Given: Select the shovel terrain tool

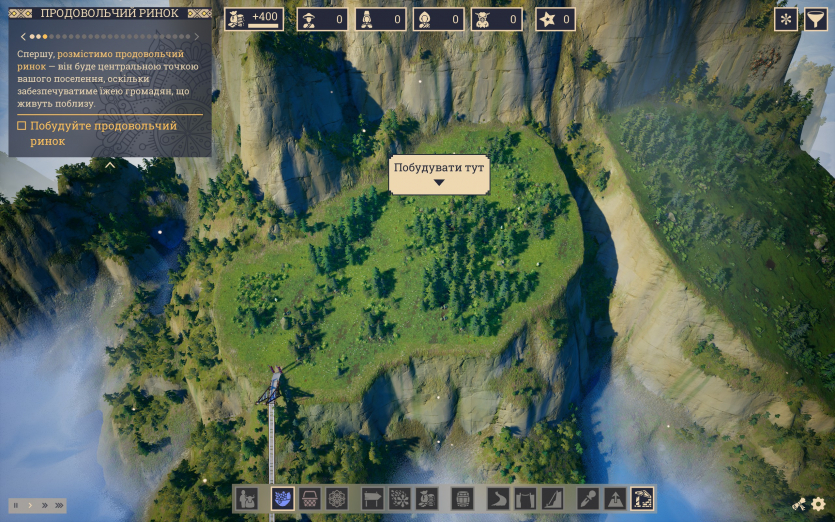Looking at the screenshot, I should (x=589, y=498).
